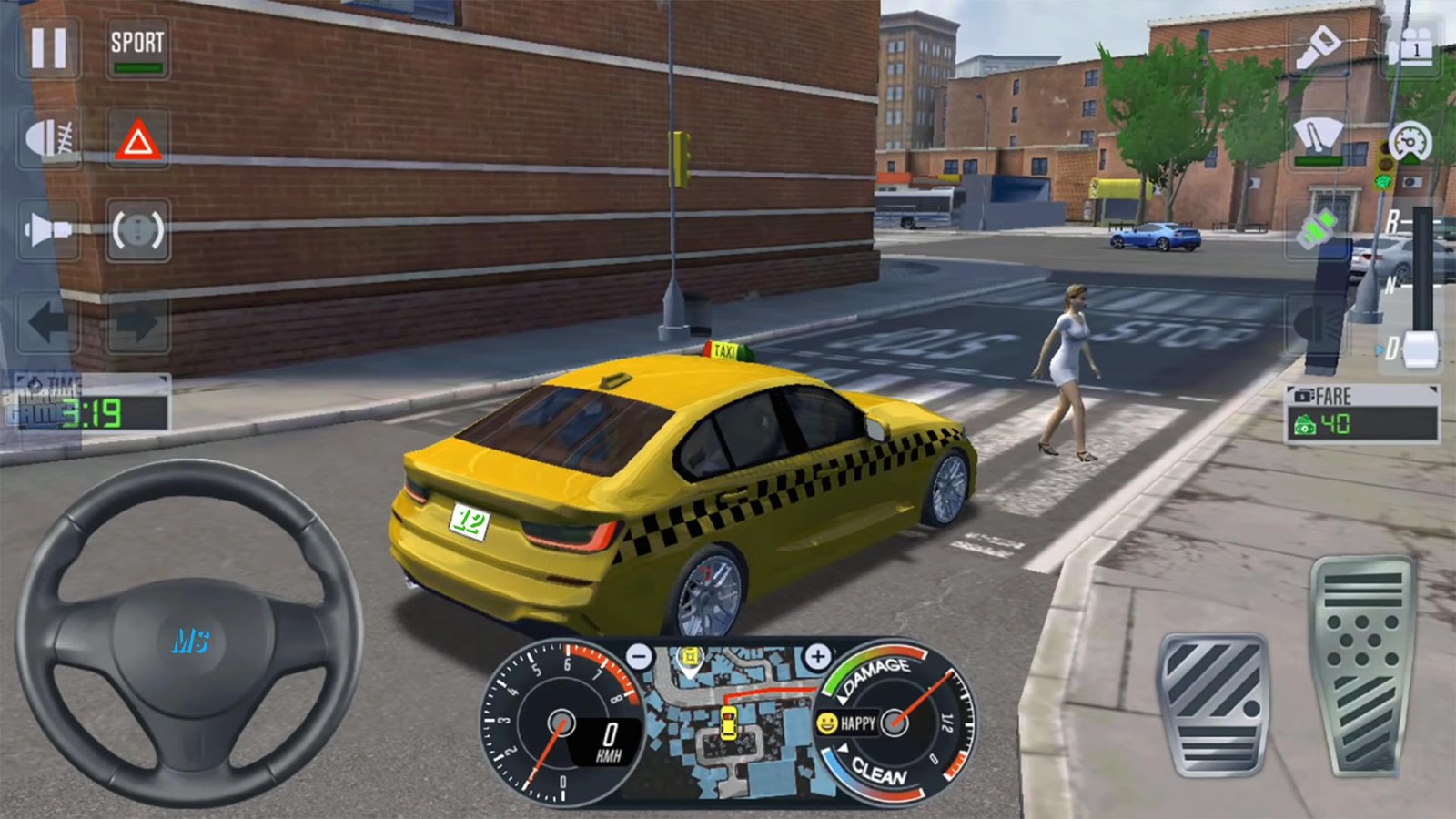
Task: Honk the horn
Action: point(48,229)
